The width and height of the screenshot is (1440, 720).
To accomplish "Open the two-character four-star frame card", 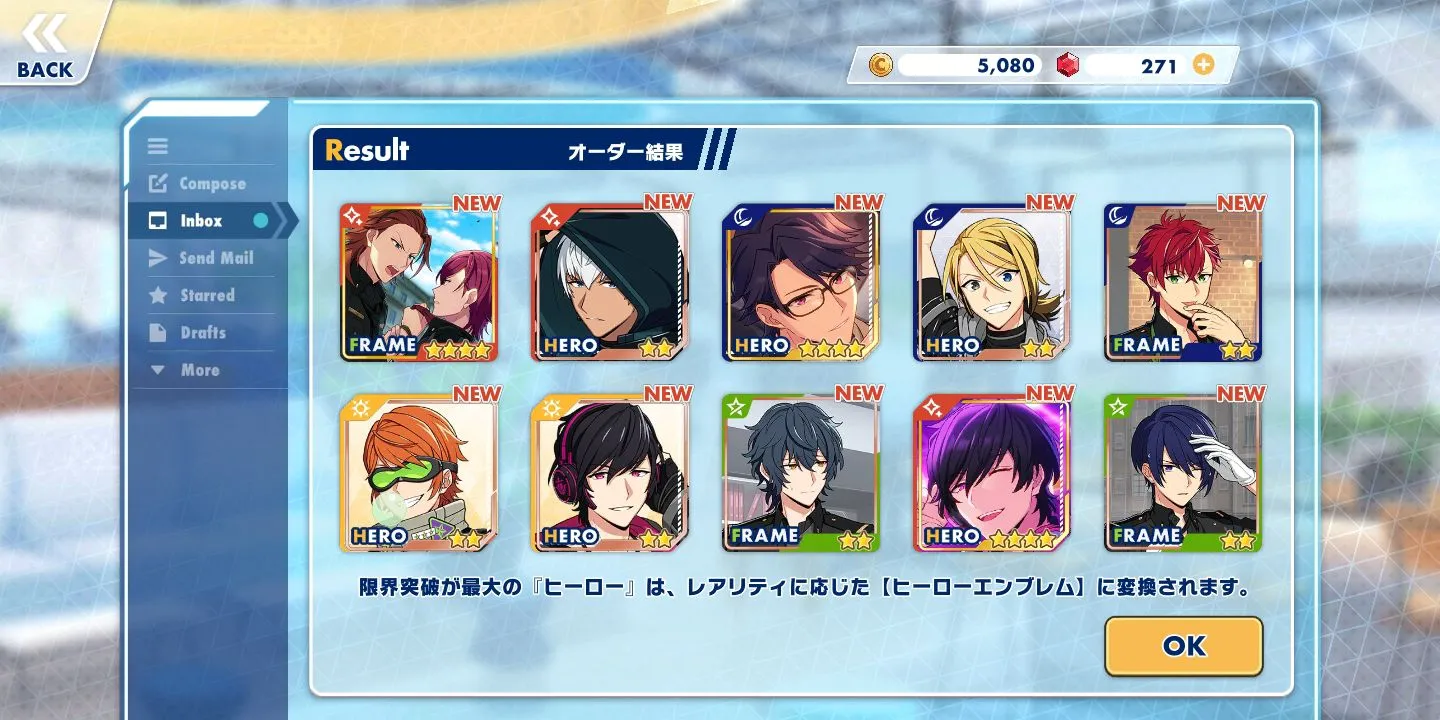I will coord(419,282).
